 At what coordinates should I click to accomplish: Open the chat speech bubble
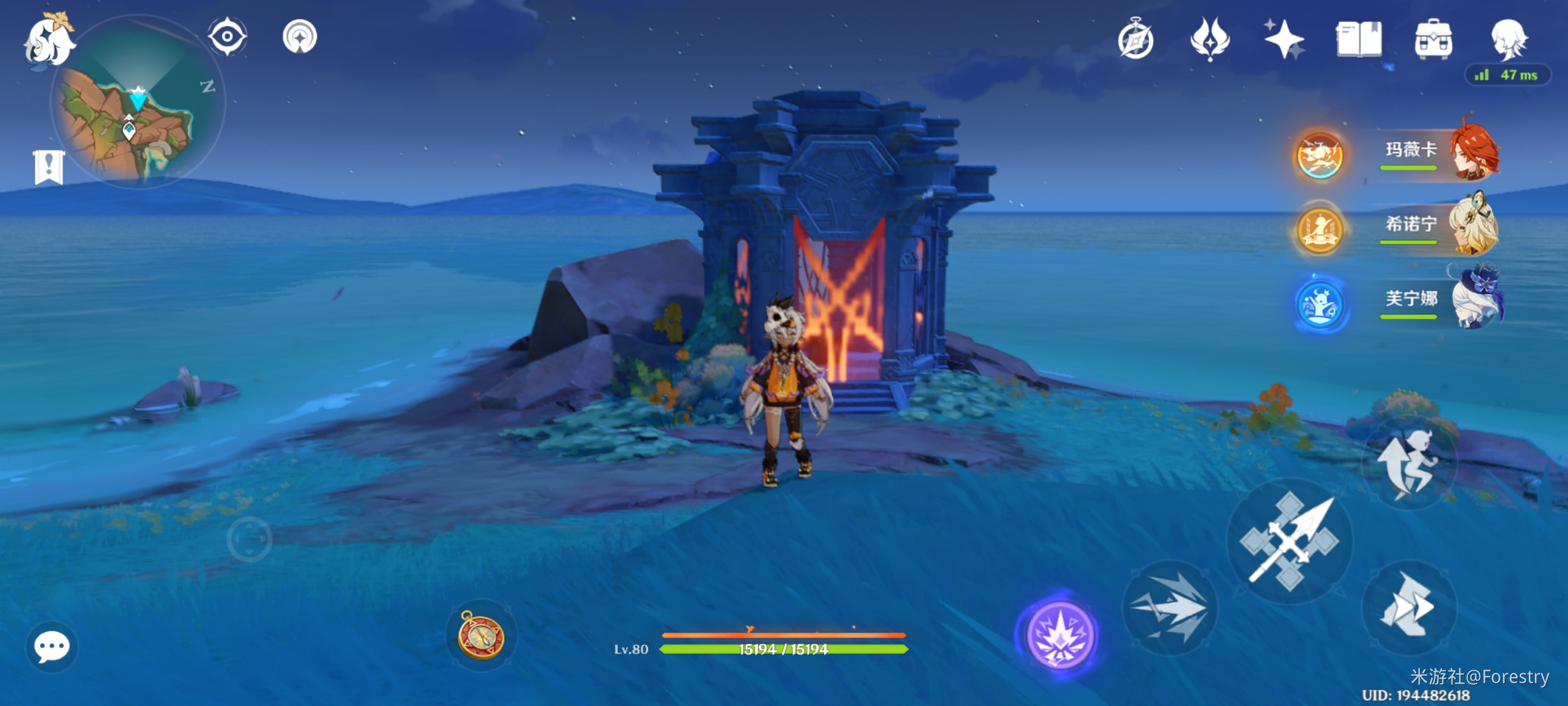pyautogui.click(x=52, y=646)
